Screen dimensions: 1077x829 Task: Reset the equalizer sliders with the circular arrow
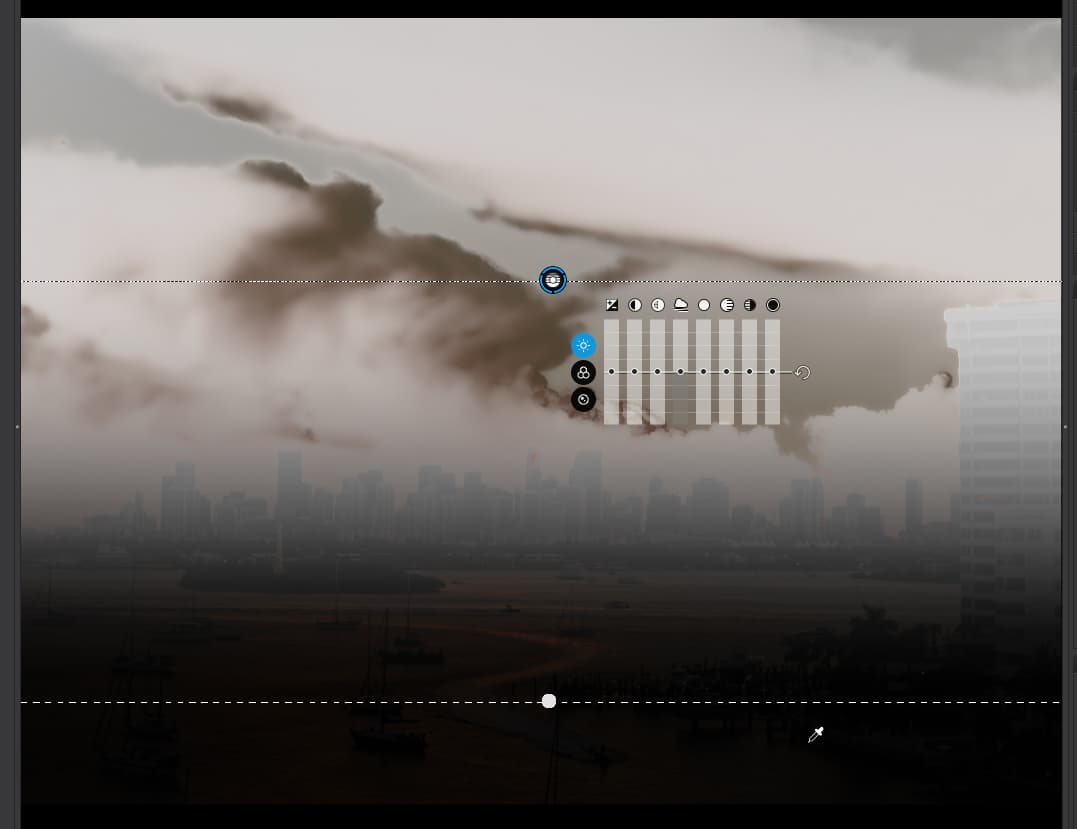click(802, 373)
